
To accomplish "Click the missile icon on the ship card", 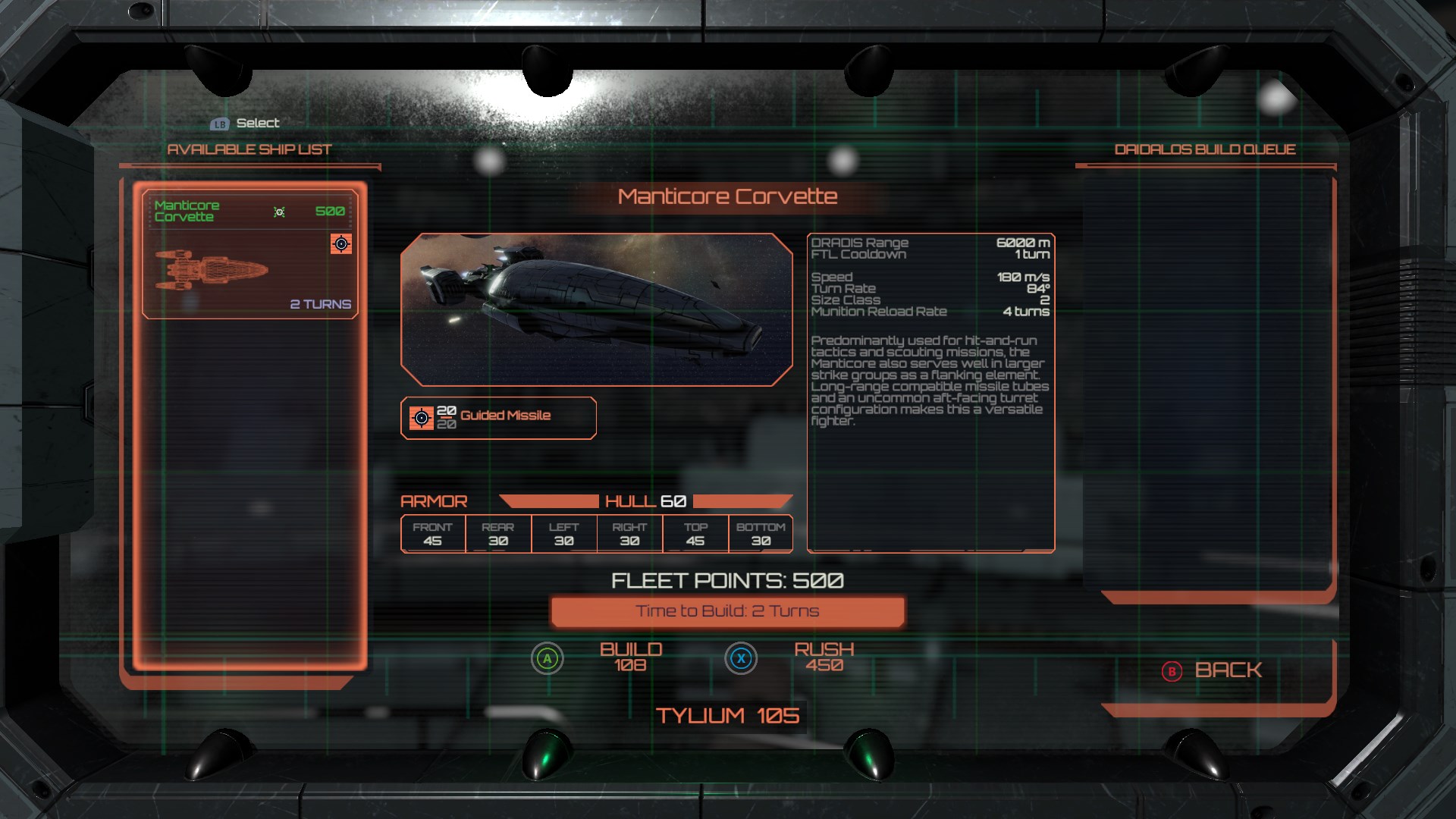I will point(341,243).
